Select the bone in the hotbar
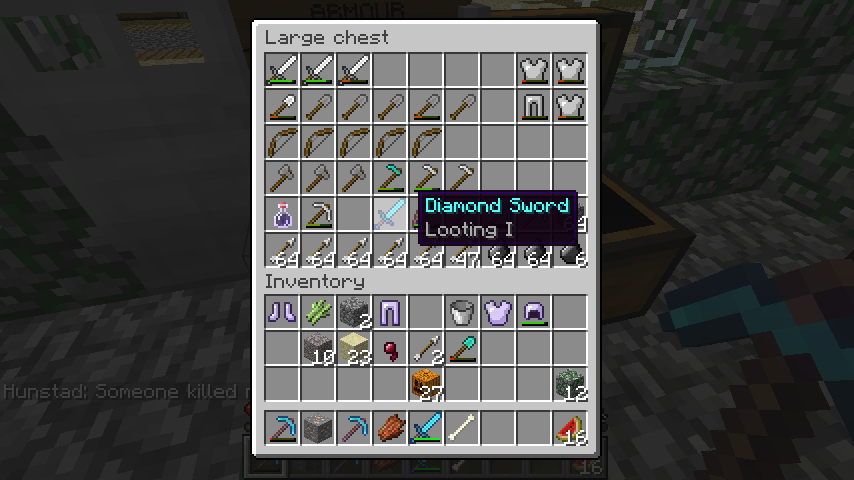 coord(463,429)
